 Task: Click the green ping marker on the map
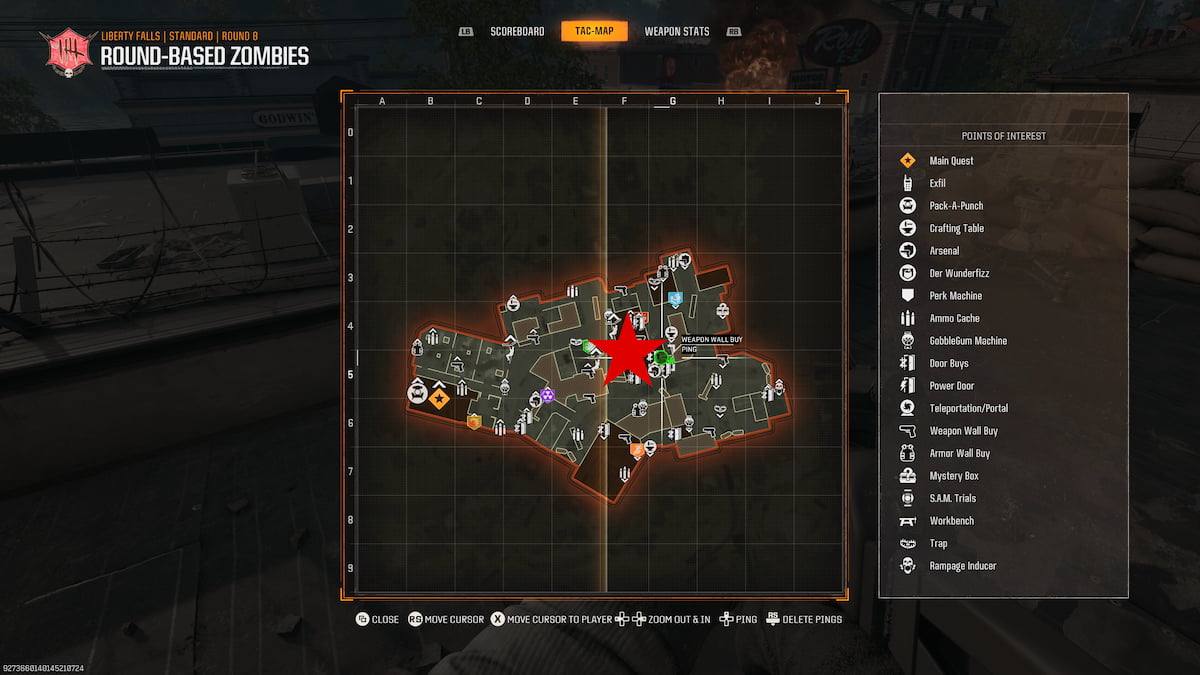[x=662, y=357]
